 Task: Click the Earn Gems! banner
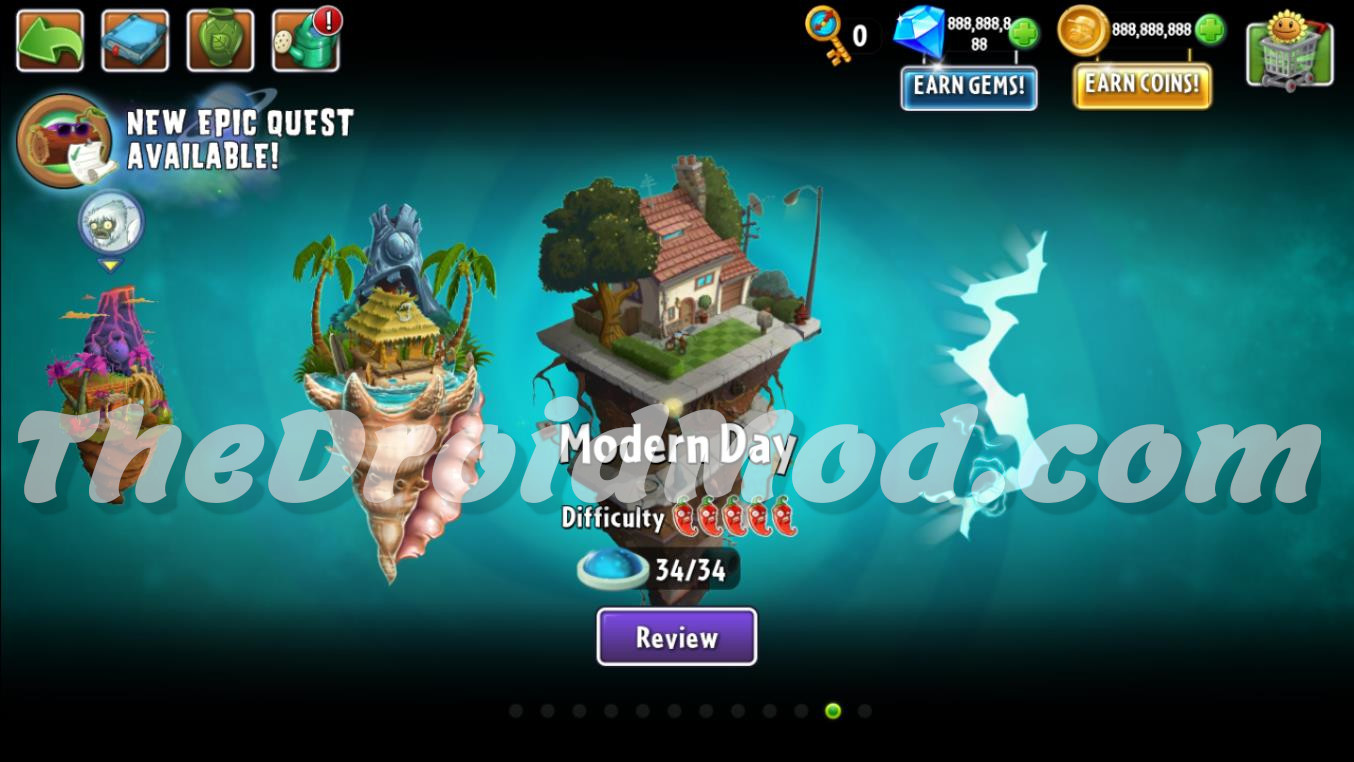coord(968,89)
